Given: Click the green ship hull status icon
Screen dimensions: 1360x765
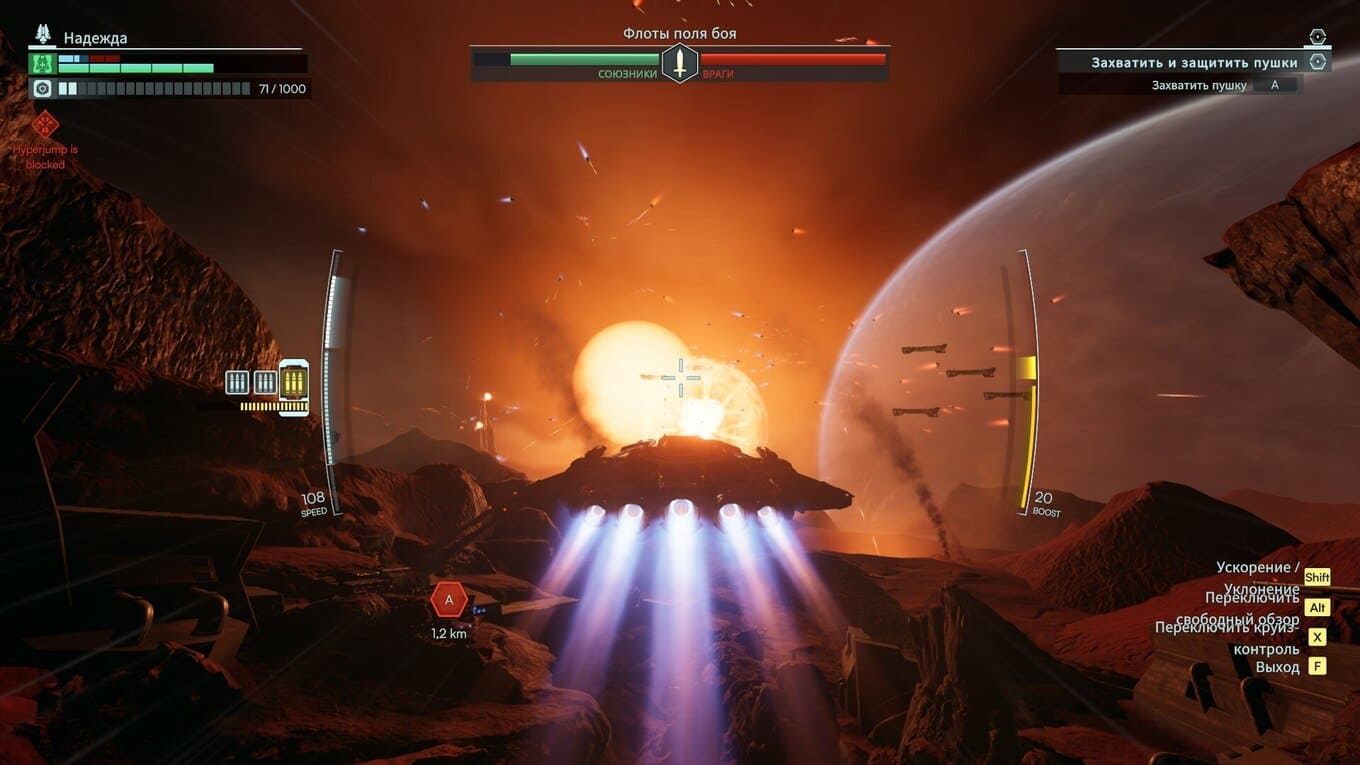Looking at the screenshot, I should pos(43,63).
